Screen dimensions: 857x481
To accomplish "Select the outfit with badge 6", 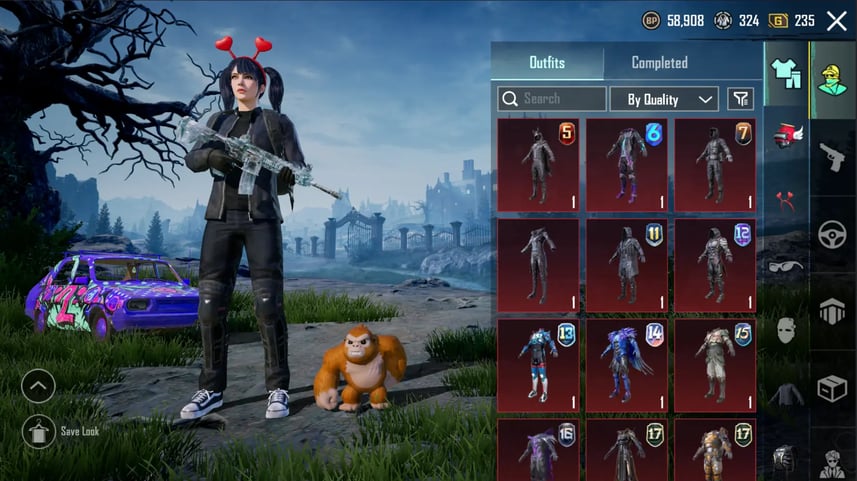I will point(626,165).
